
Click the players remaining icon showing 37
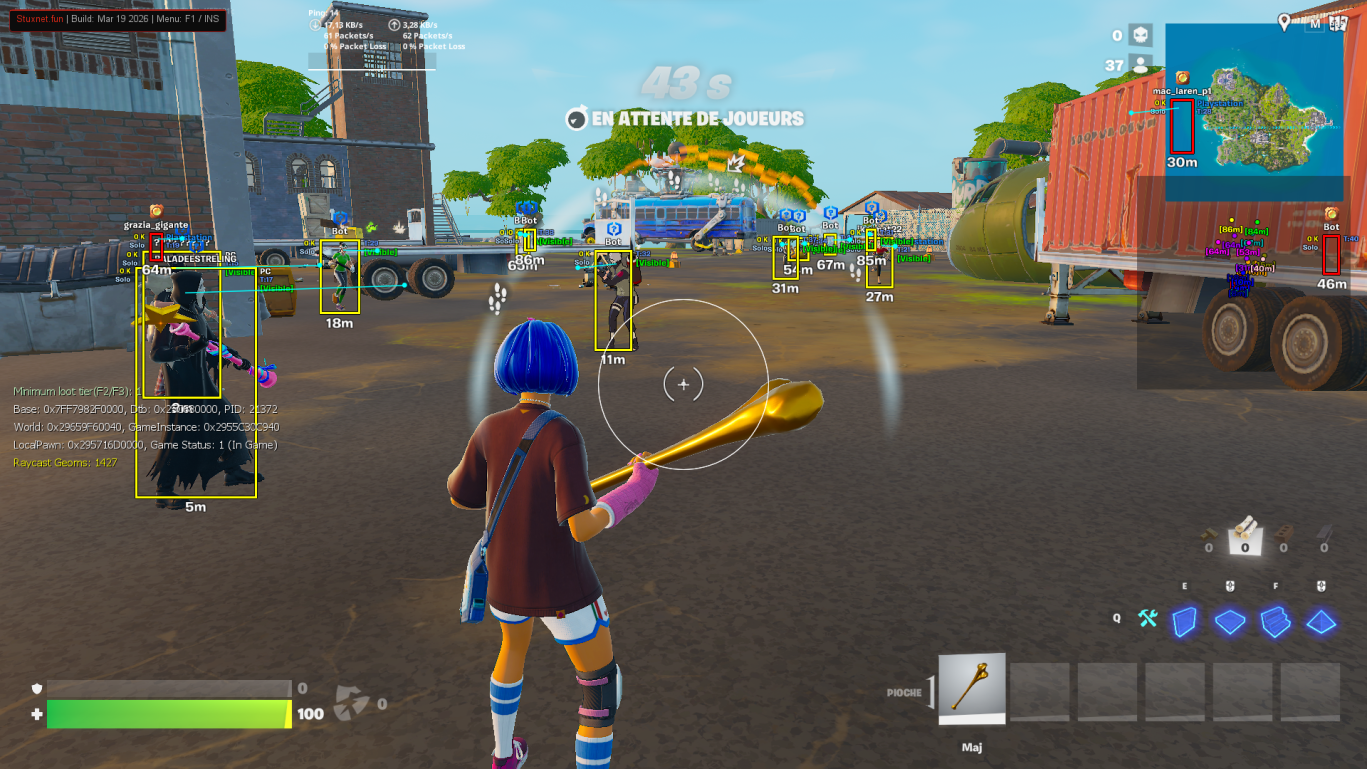pyautogui.click(x=1141, y=62)
